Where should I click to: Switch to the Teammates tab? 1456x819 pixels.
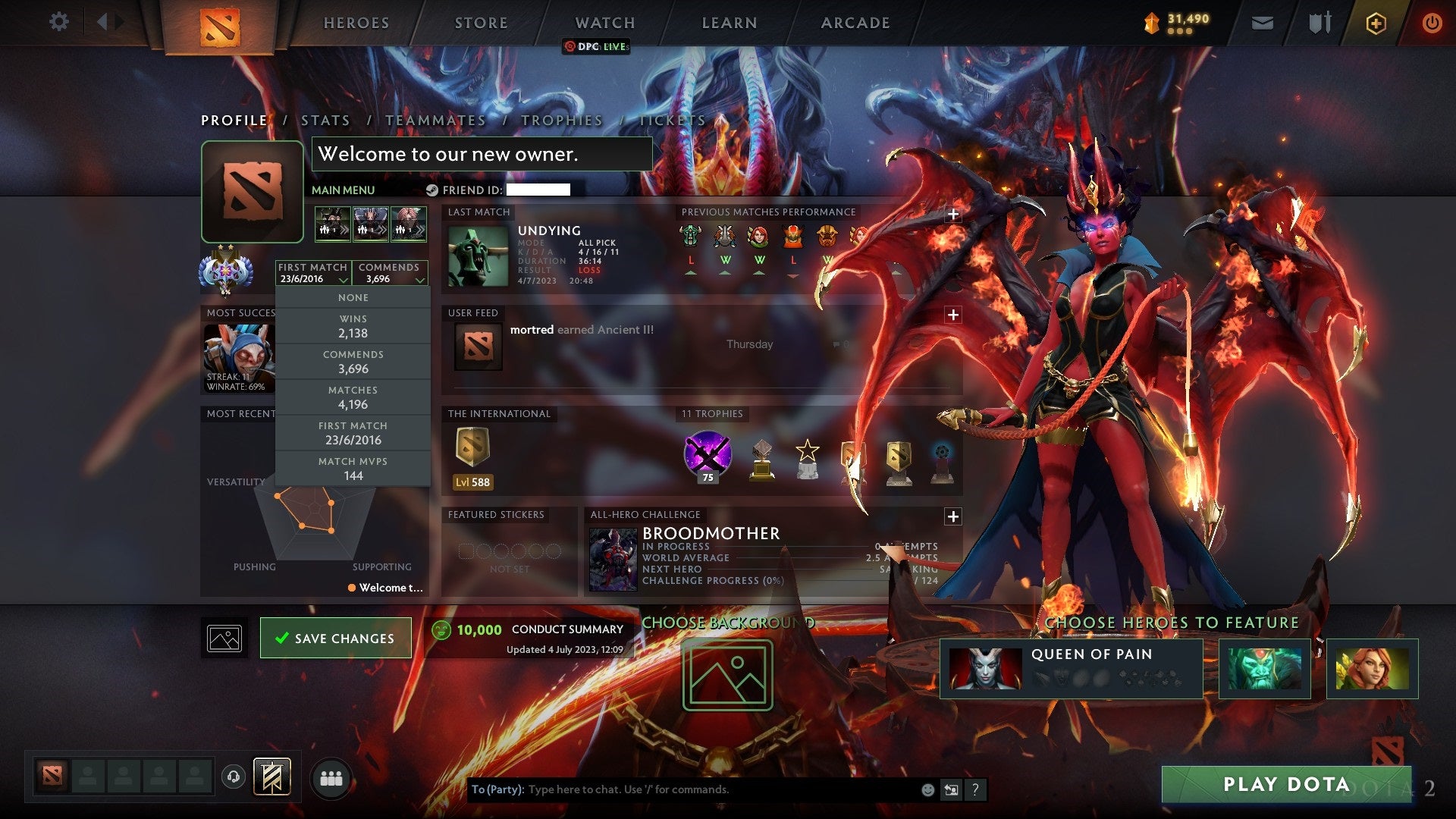pos(436,120)
